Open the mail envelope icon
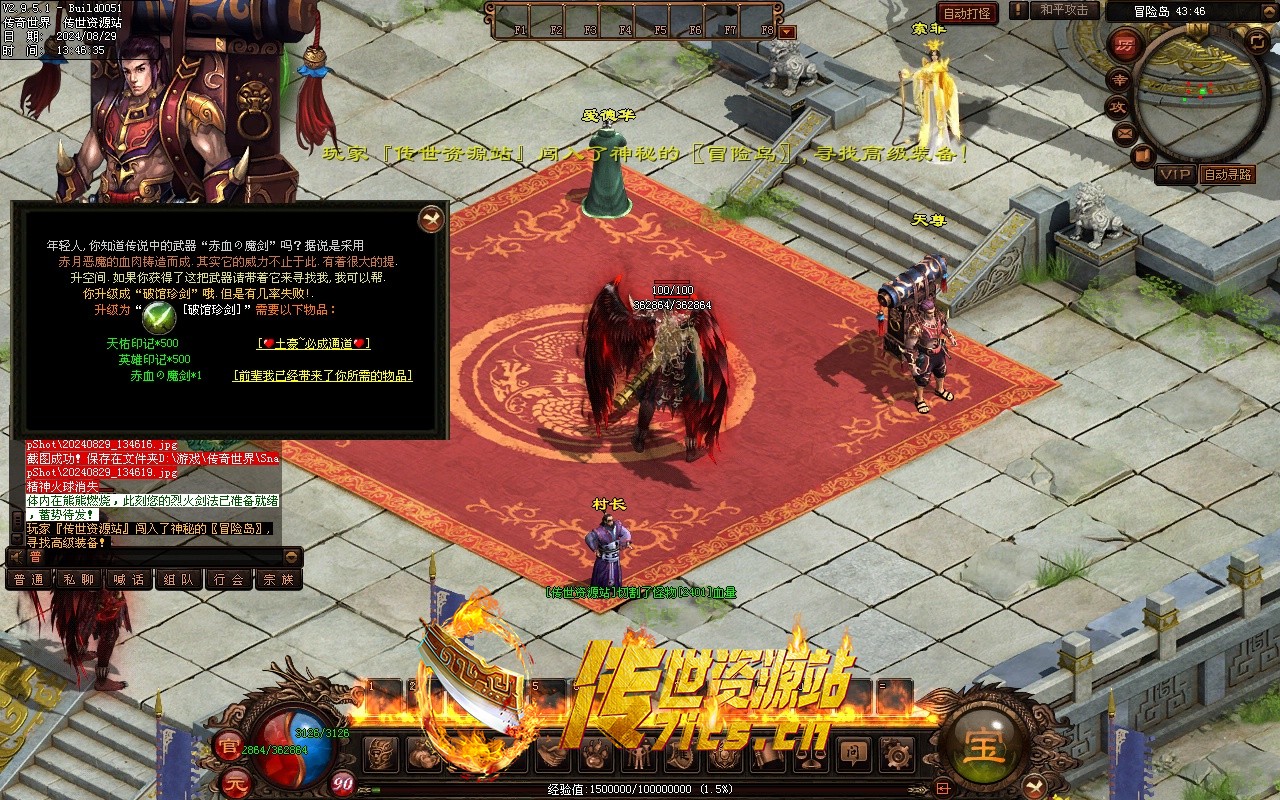Image resolution: width=1280 pixels, height=800 pixels. point(1125,132)
